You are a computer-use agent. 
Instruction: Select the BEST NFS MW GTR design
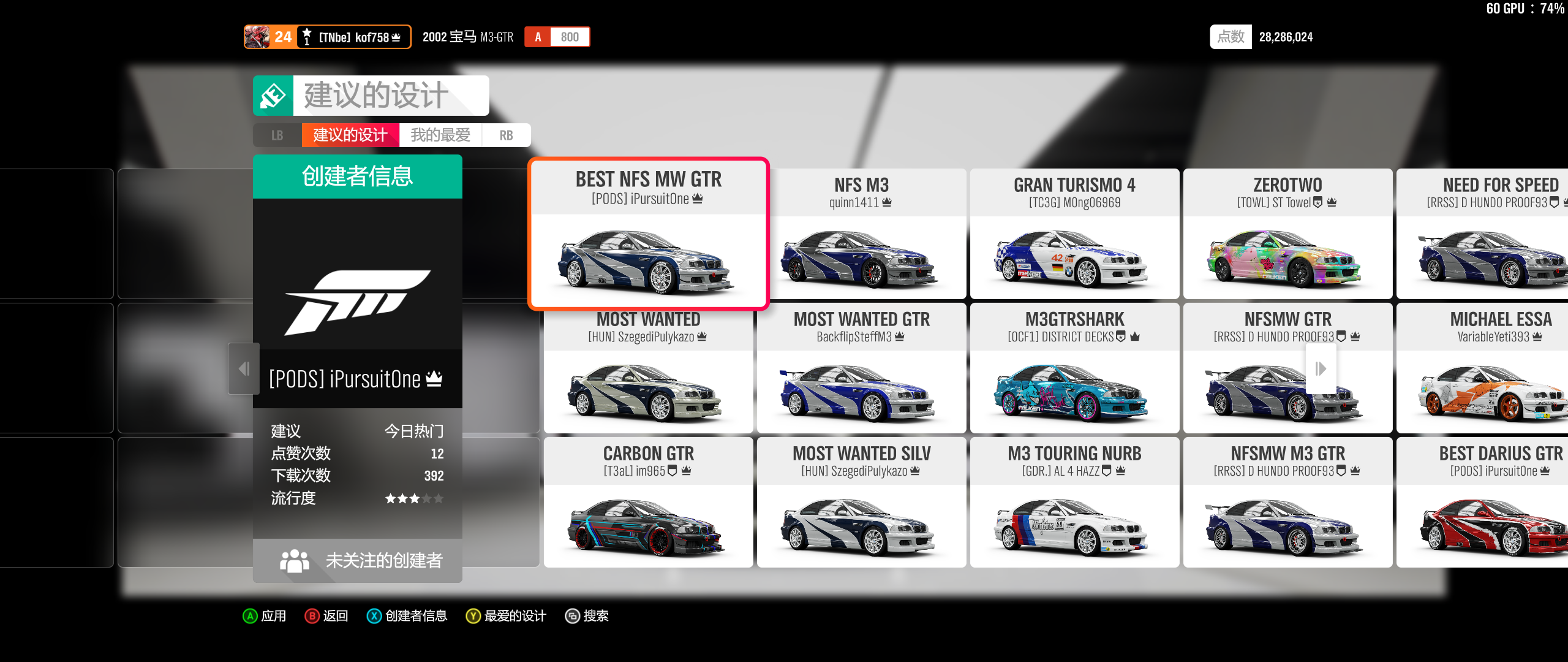click(x=648, y=234)
